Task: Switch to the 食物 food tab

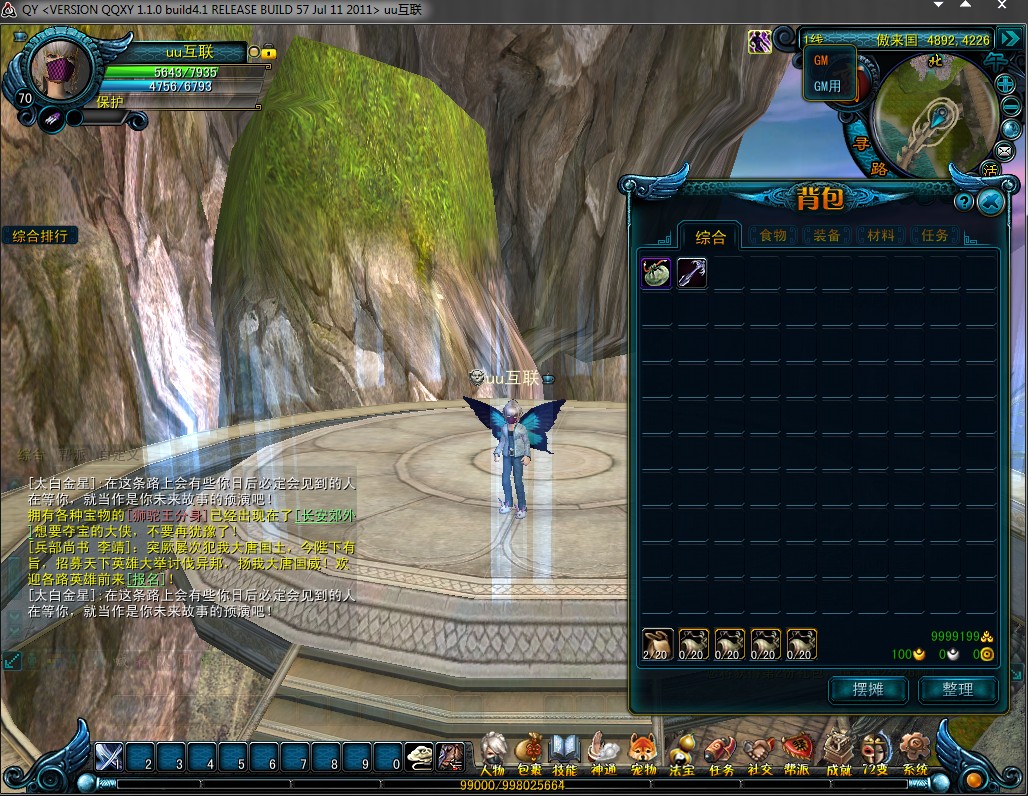Action: tap(773, 236)
